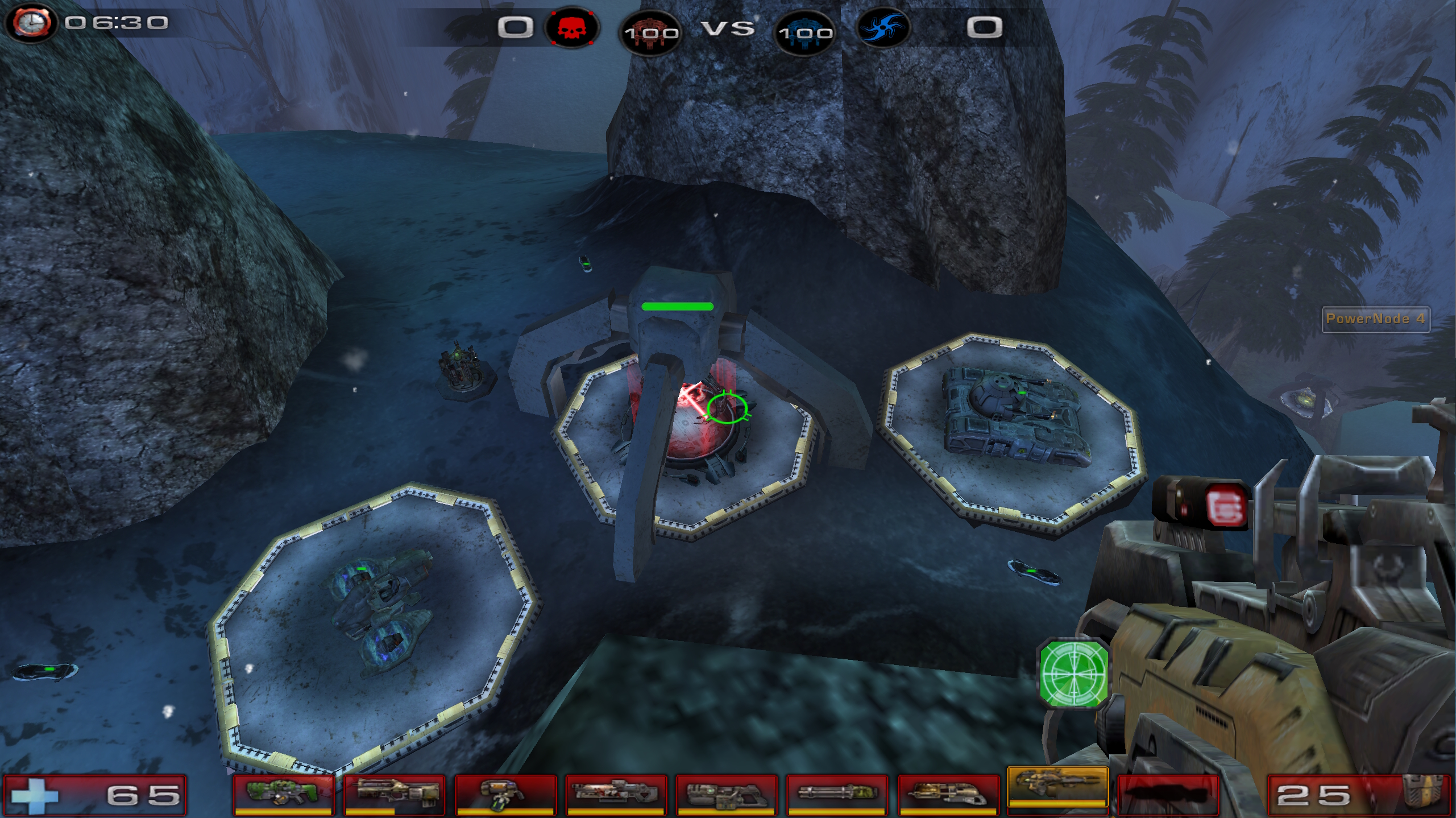Select the Link Gun weapon slot

click(x=726, y=794)
